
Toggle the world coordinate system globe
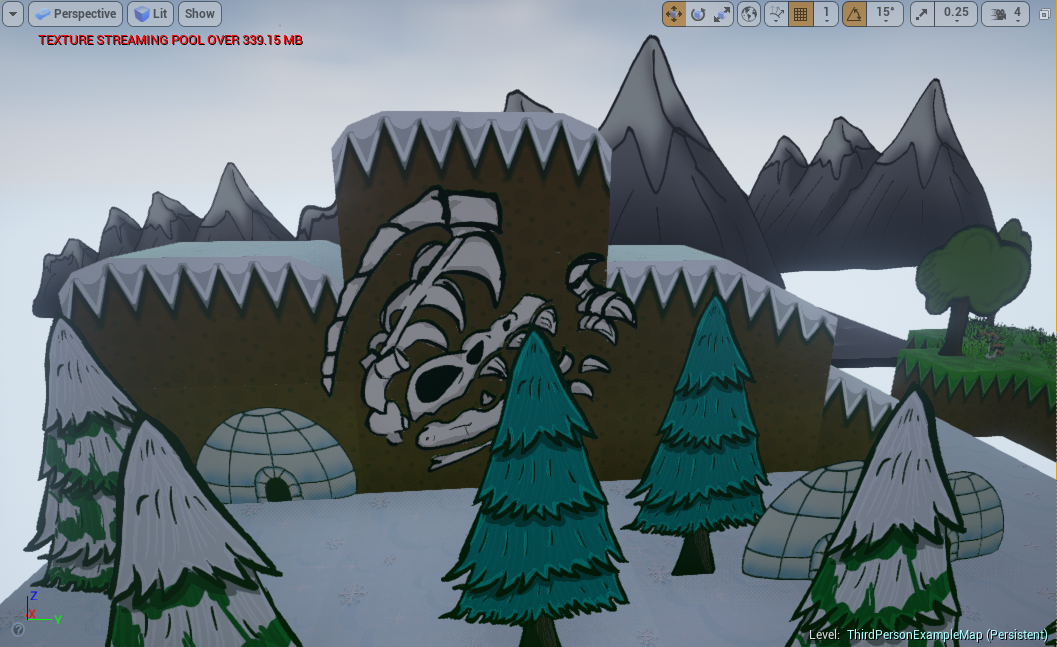click(749, 14)
